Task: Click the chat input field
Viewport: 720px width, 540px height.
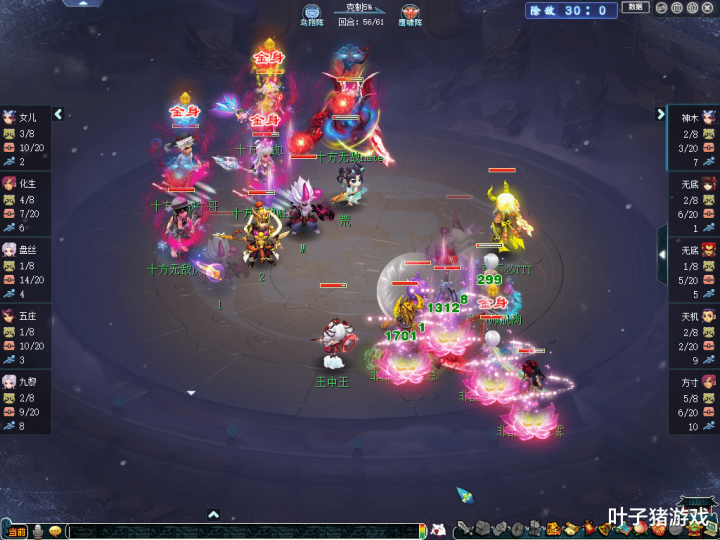Action: click(240, 531)
